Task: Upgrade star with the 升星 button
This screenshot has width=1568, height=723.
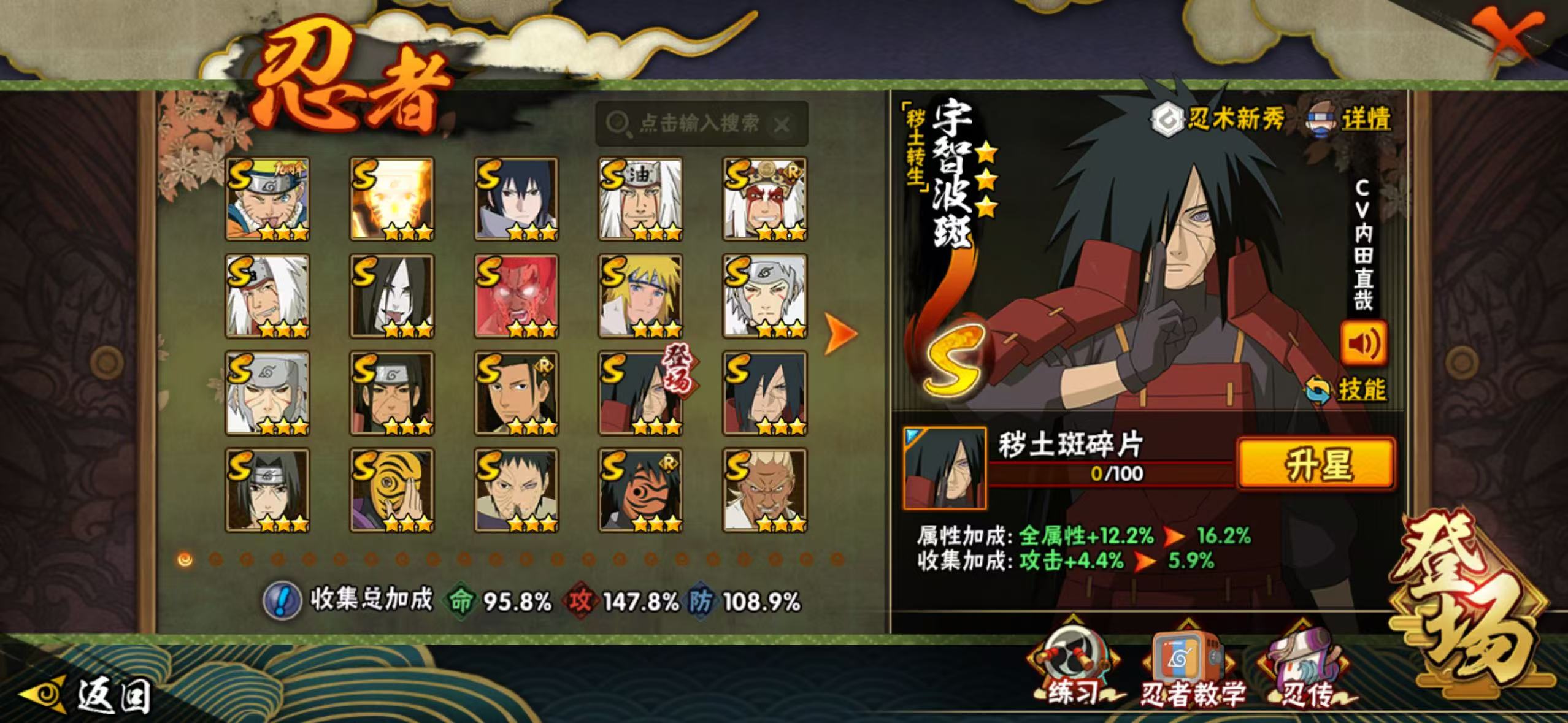Action: point(1316,464)
